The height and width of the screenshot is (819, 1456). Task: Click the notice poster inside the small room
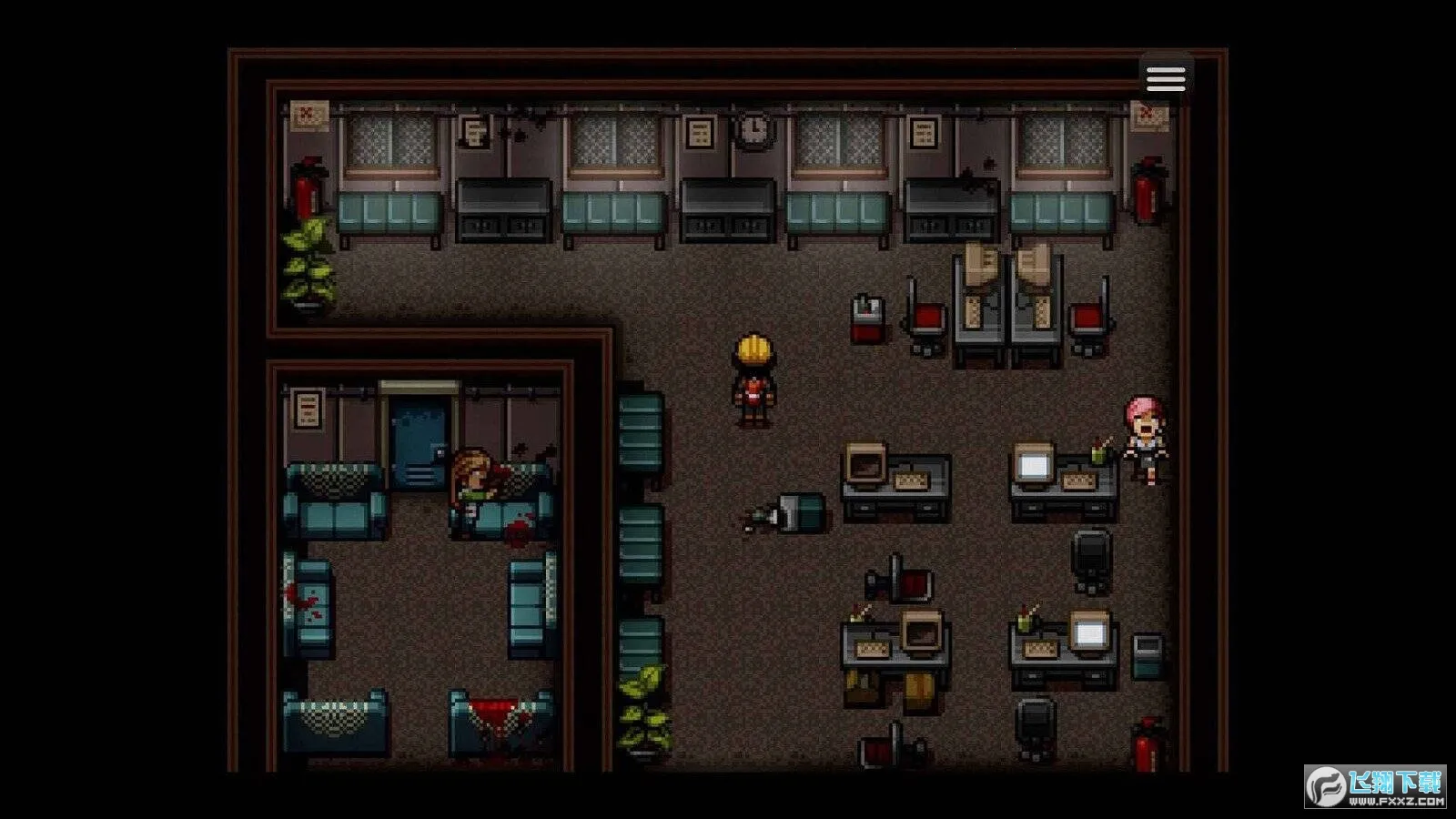tap(309, 409)
